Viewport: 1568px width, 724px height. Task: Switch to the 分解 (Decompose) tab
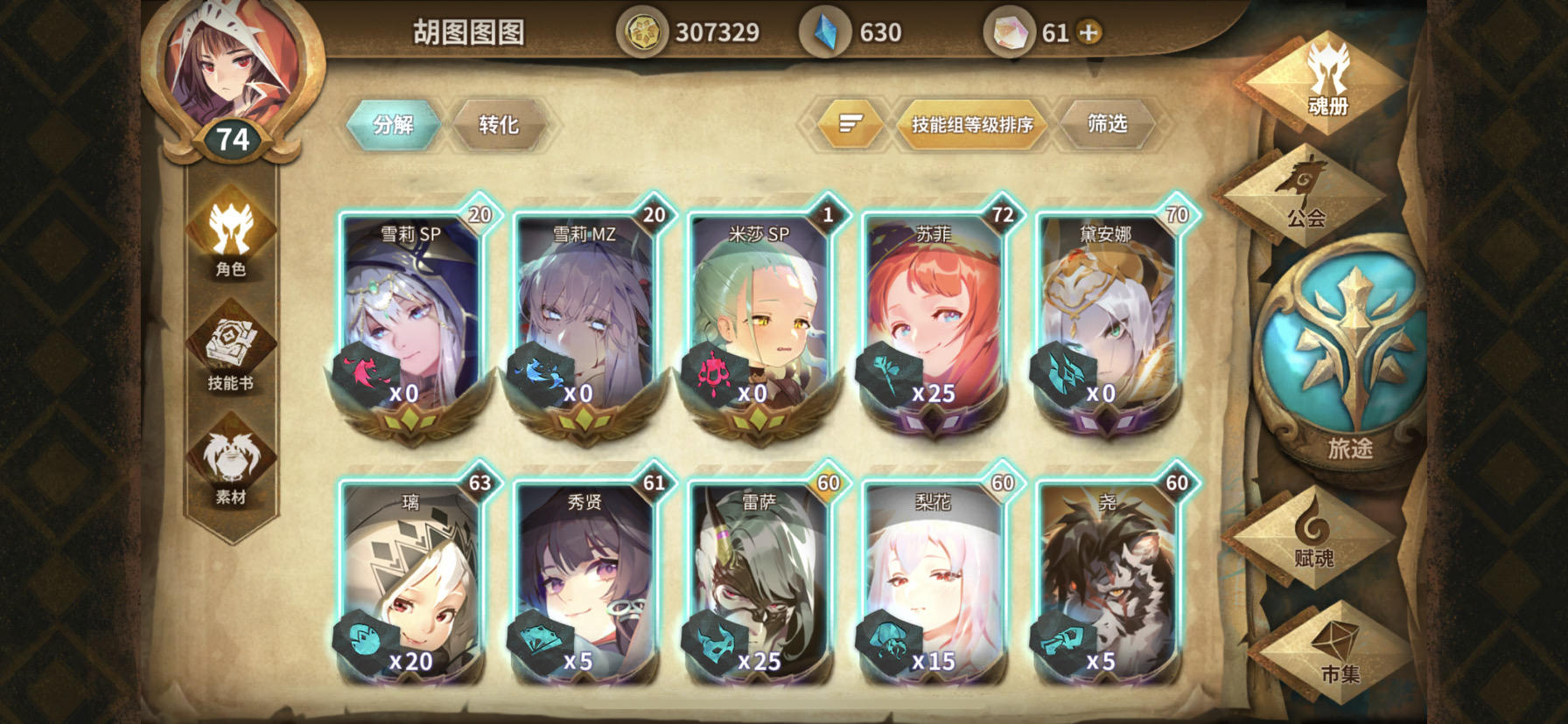pos(394,124)
